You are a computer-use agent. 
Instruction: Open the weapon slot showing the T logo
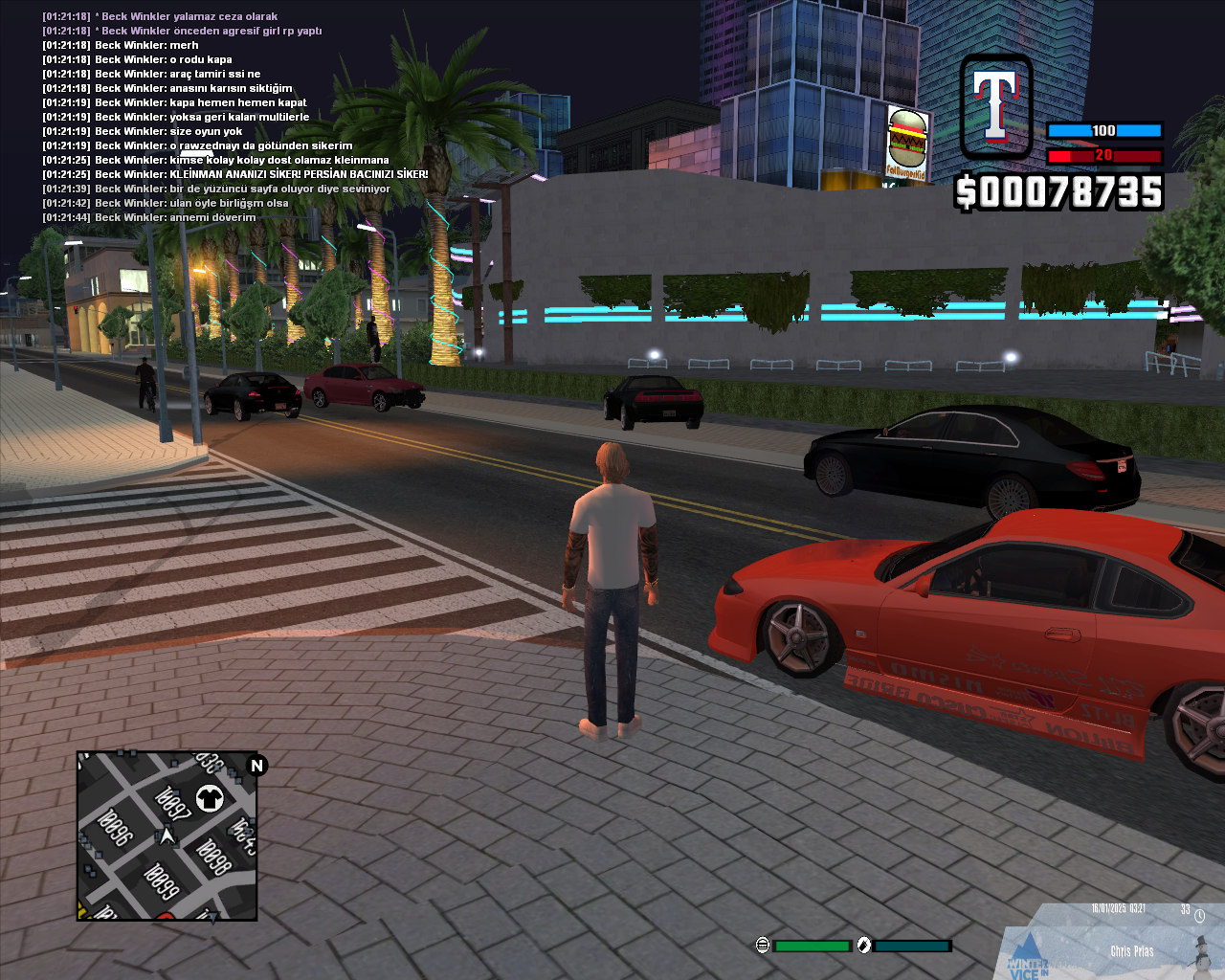point(996,106)
